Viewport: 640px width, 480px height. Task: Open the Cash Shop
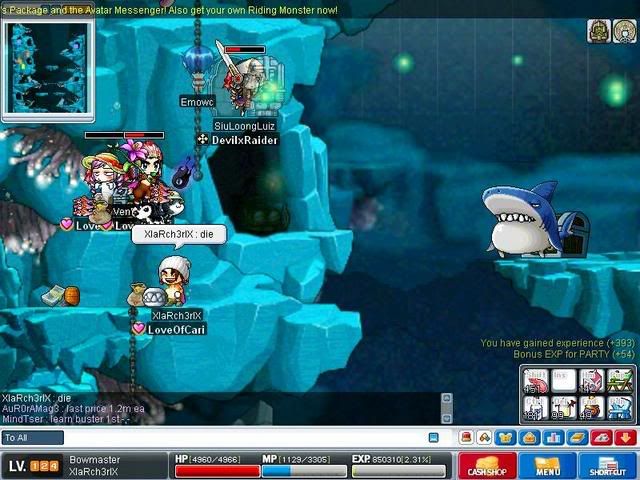[x=487, y=466]
